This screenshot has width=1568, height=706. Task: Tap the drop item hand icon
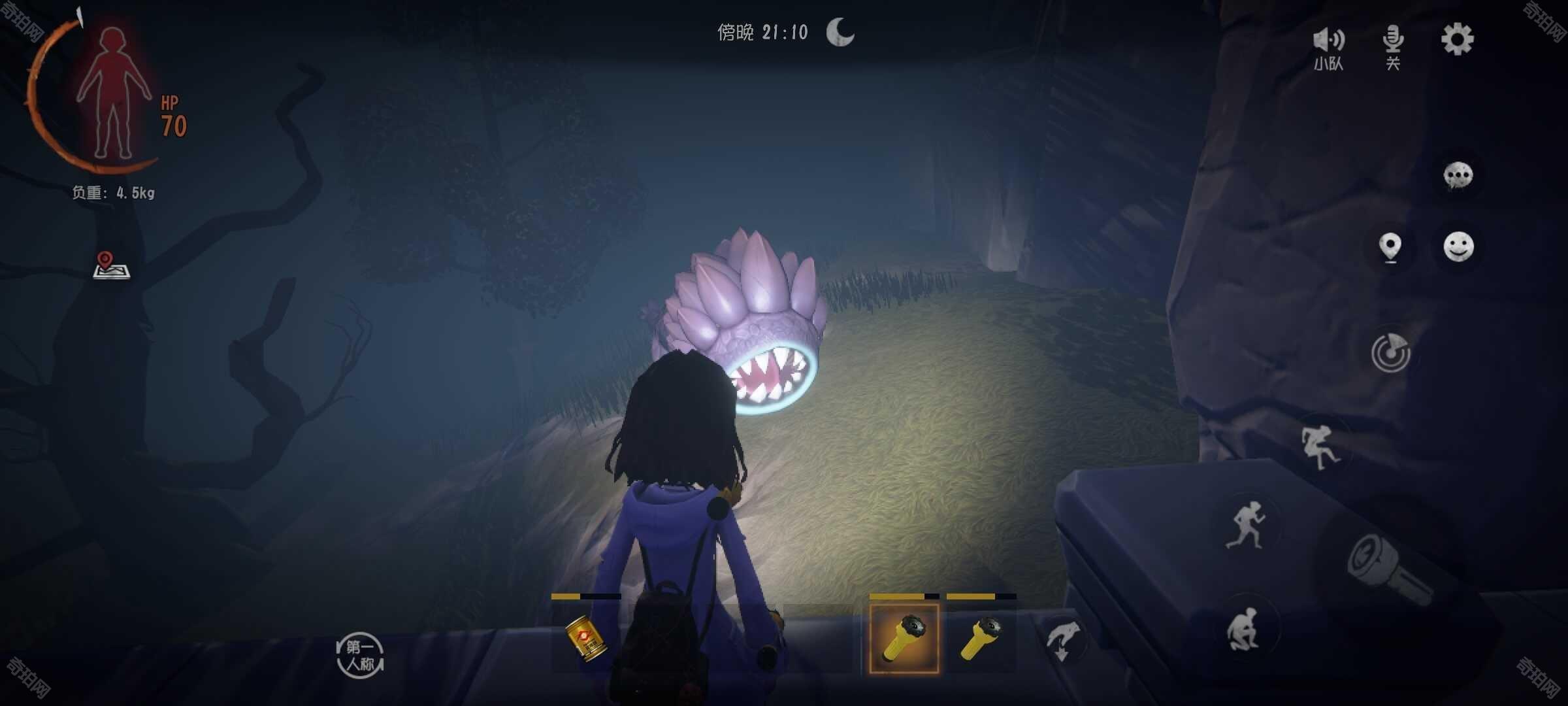pos(1063,641)
